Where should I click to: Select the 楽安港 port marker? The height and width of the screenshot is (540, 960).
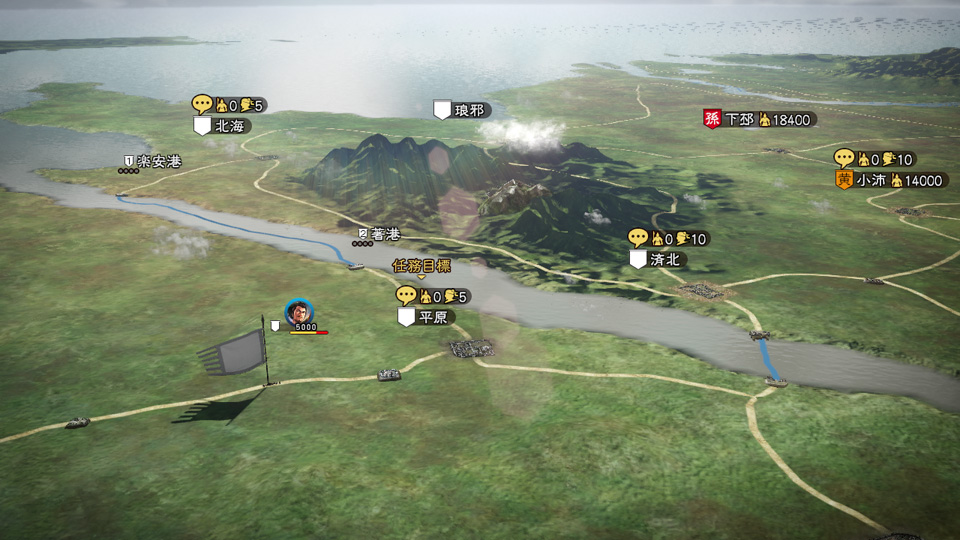(x=158, y=161)
